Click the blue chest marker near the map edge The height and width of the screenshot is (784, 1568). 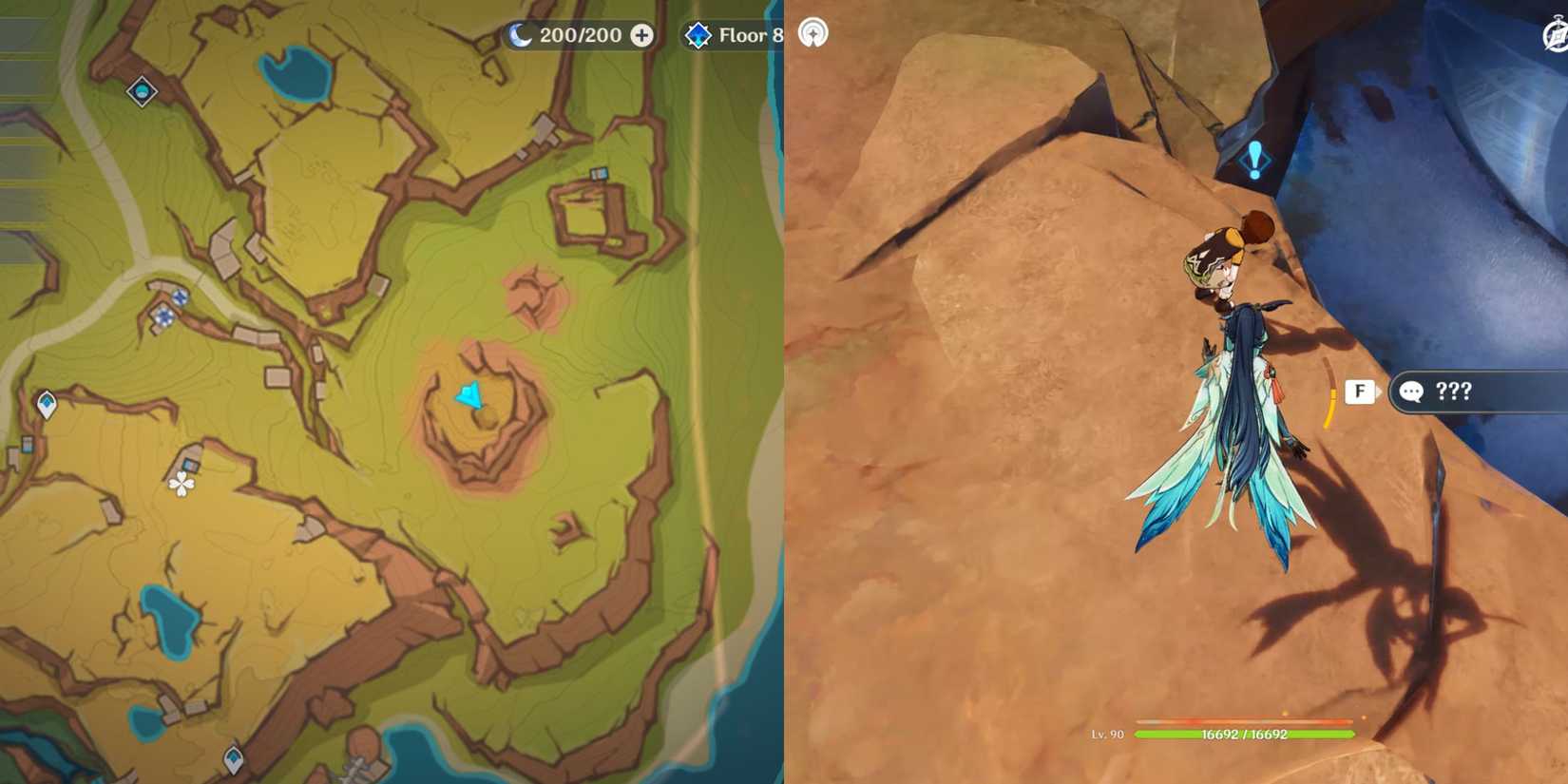pos(27,445)
